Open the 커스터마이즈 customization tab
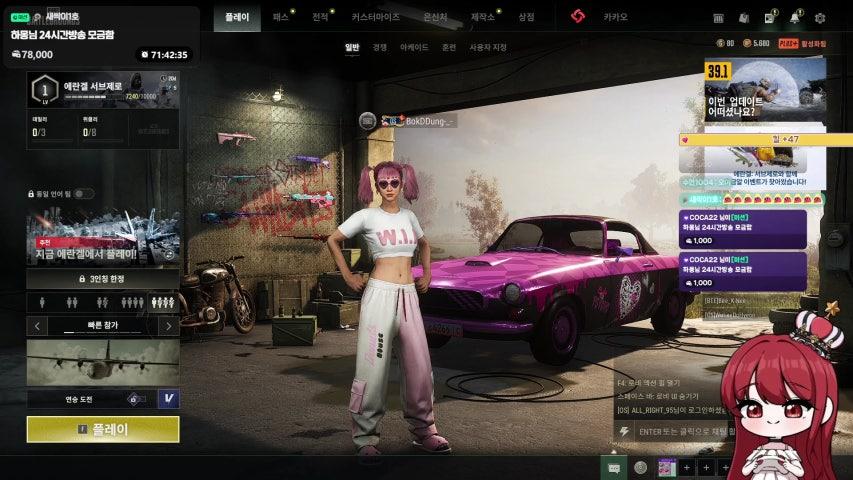This screenshot has width=853, height=480. click(375, 17)
